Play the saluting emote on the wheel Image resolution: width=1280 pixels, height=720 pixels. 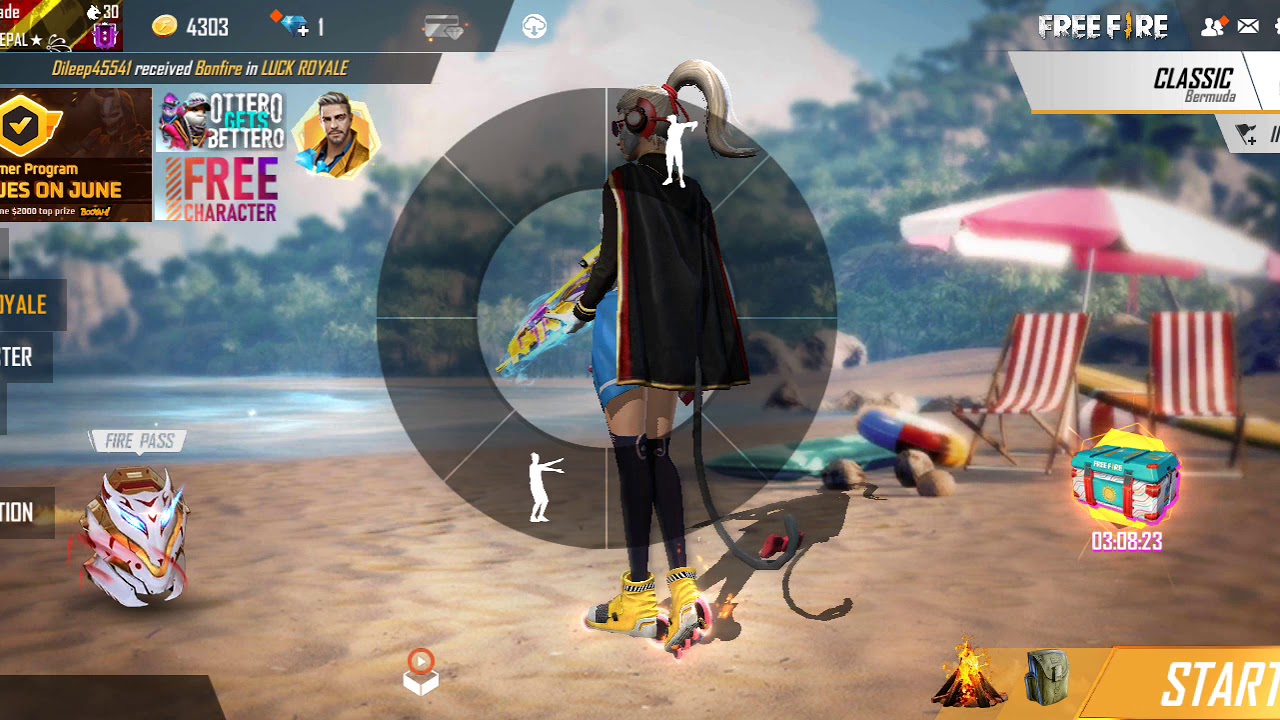[680, 151]
